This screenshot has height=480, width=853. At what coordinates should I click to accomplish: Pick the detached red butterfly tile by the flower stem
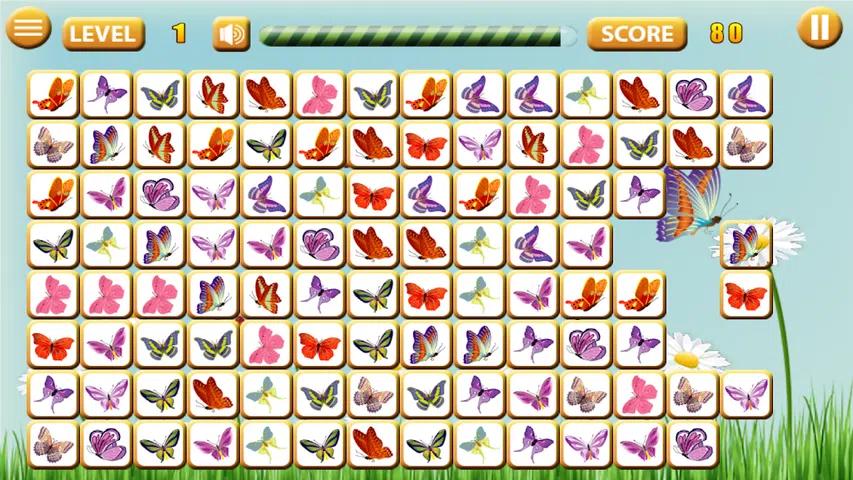click(746, 295)
